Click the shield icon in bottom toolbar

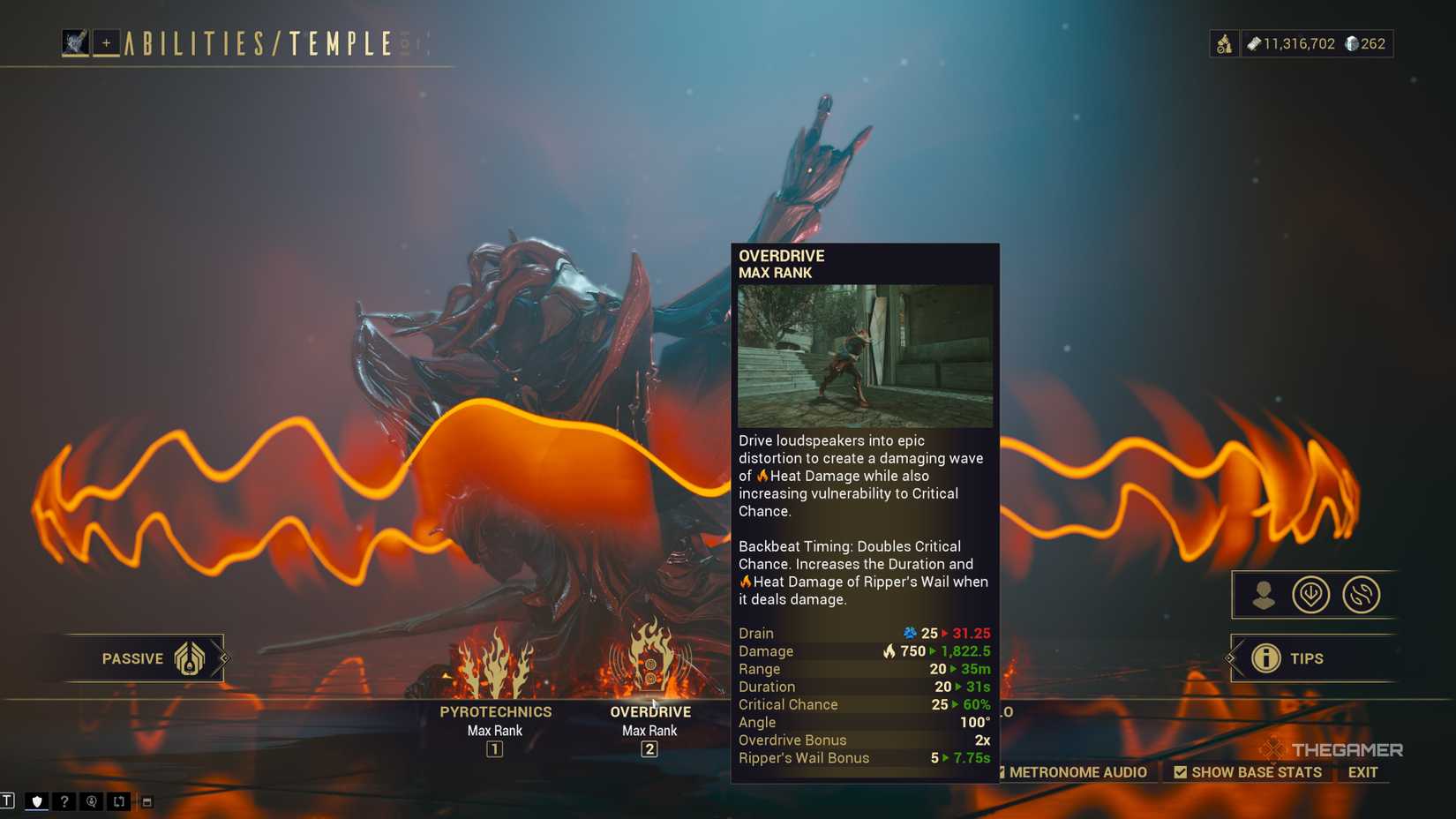pyautogui.click(x=36, y=801)
